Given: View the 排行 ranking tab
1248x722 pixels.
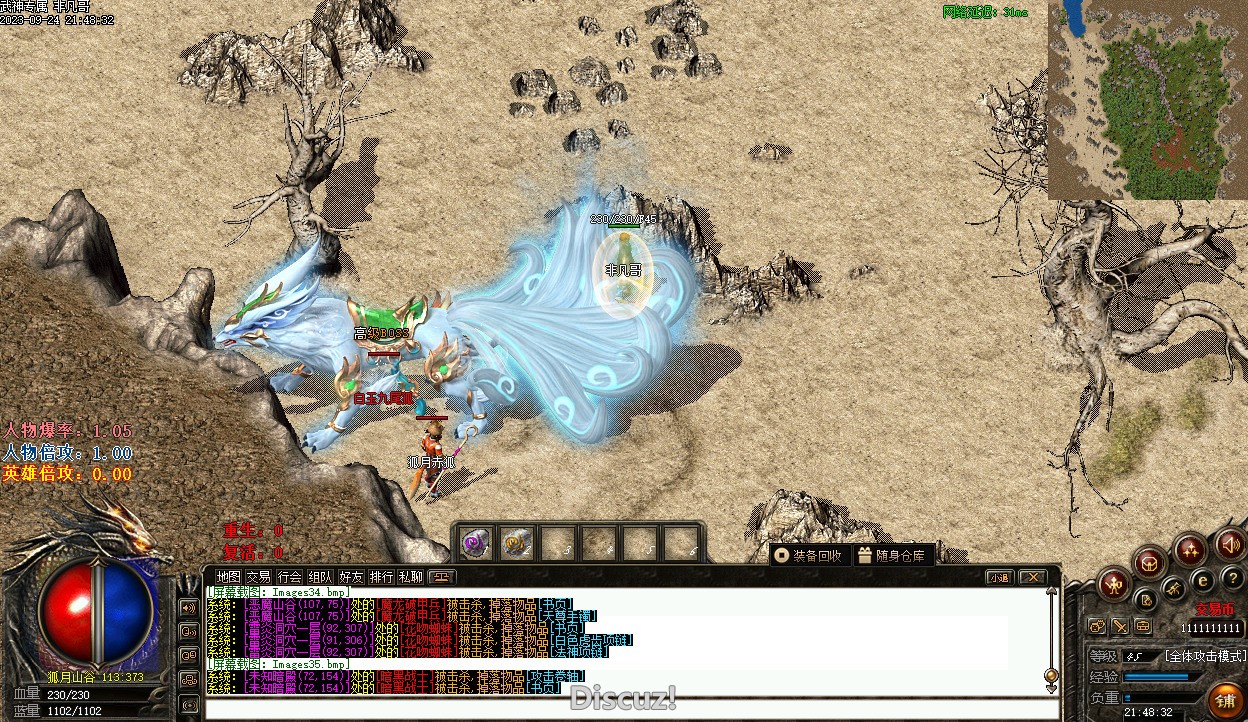Looking at the screenshot, I should pyautogui.click(x=381, y=577).
